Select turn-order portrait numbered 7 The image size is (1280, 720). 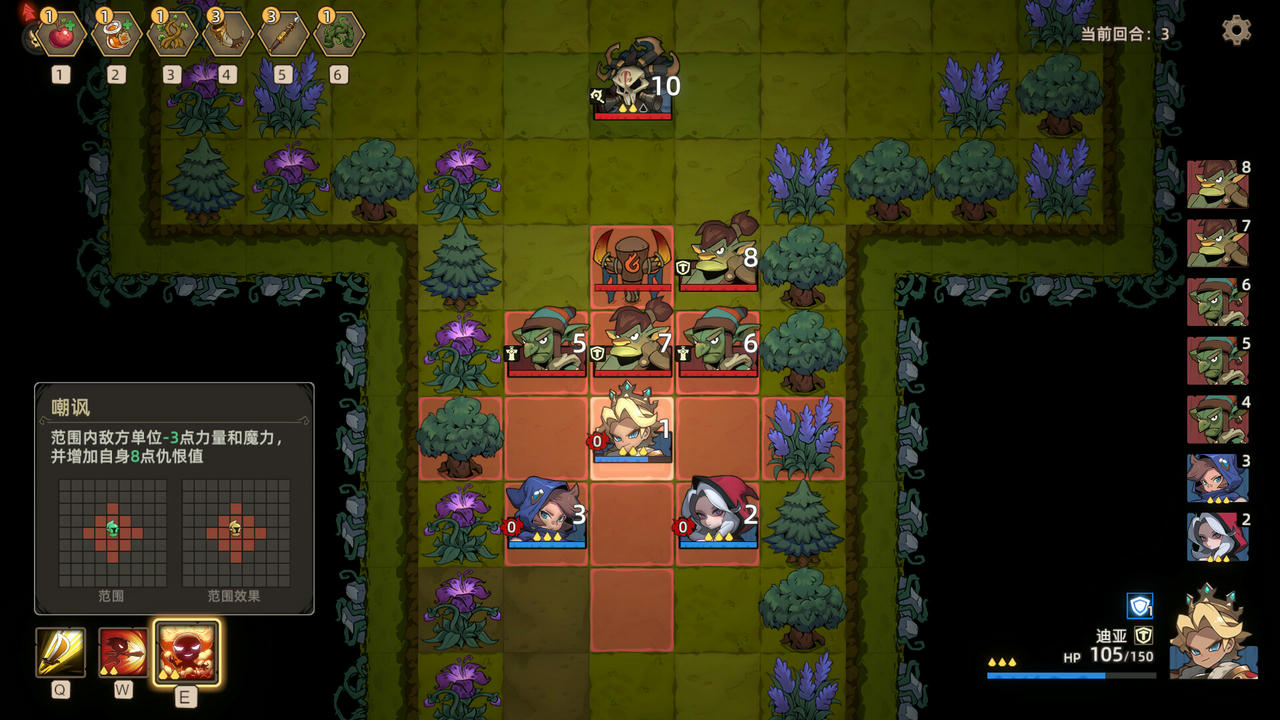[x=1217, y=243]
